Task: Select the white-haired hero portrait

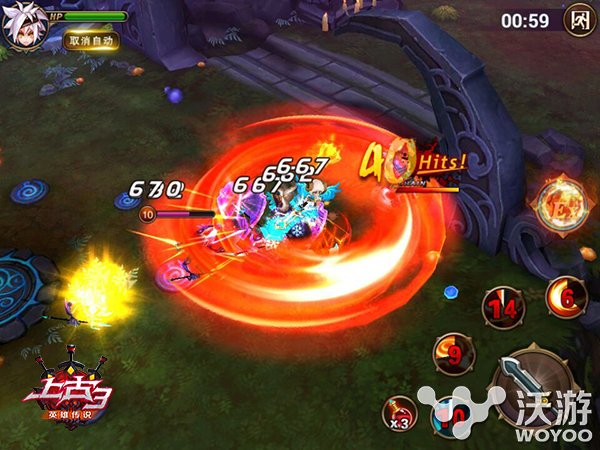Action: (24, 25)
